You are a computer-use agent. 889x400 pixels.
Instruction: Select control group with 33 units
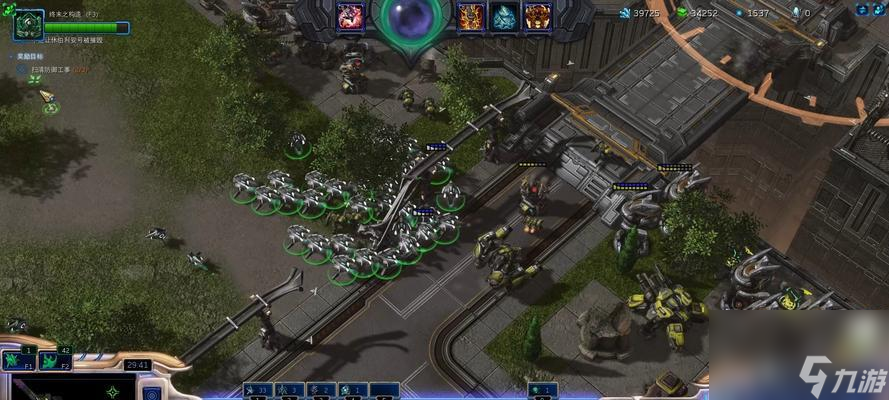tap(259, 389)
